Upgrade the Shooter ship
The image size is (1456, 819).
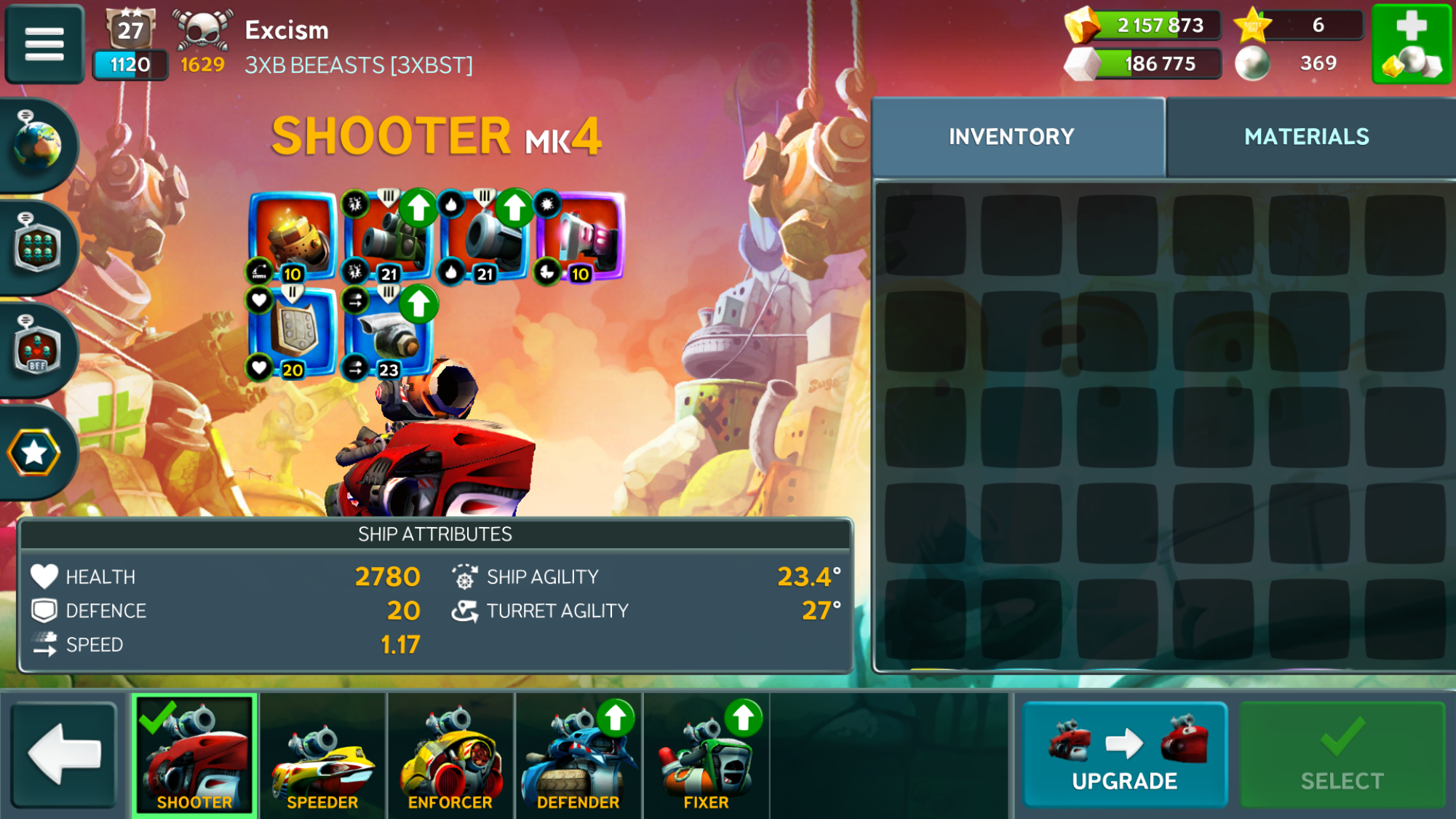[x=1124, y=754]
